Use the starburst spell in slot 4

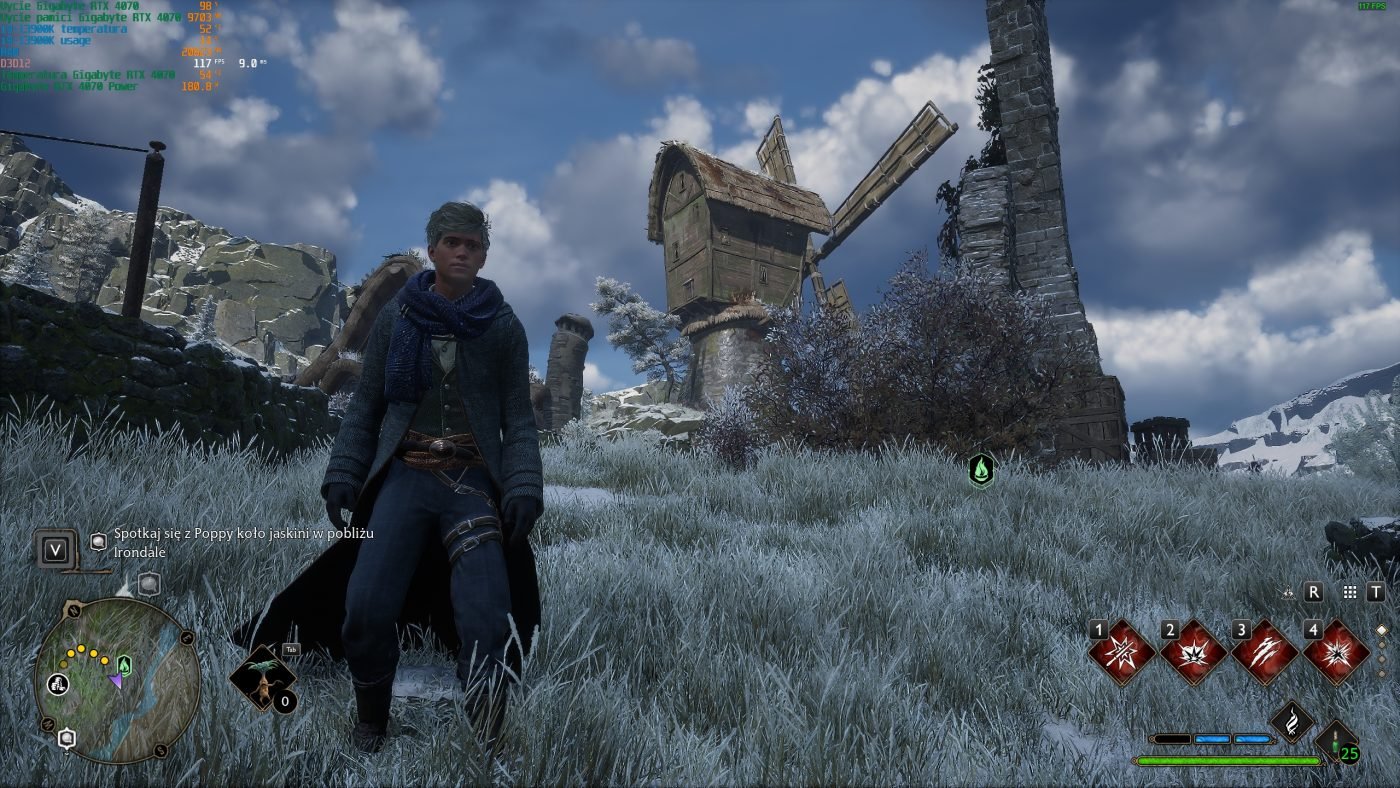1336,654
